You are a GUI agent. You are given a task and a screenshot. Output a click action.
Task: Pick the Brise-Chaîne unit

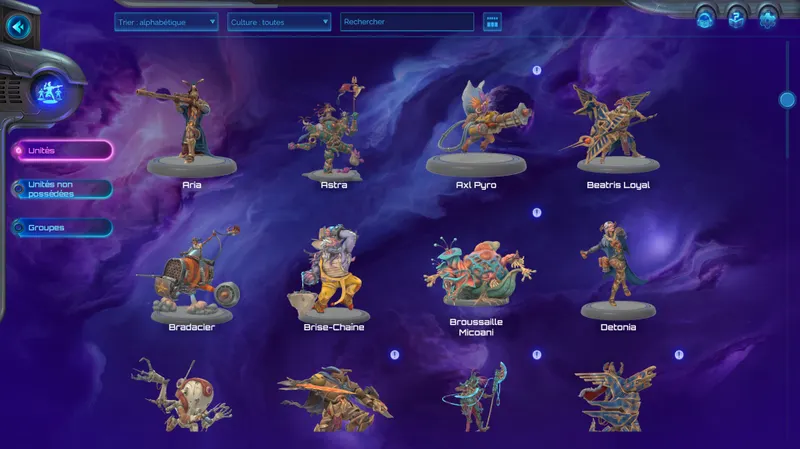[333, 277]
